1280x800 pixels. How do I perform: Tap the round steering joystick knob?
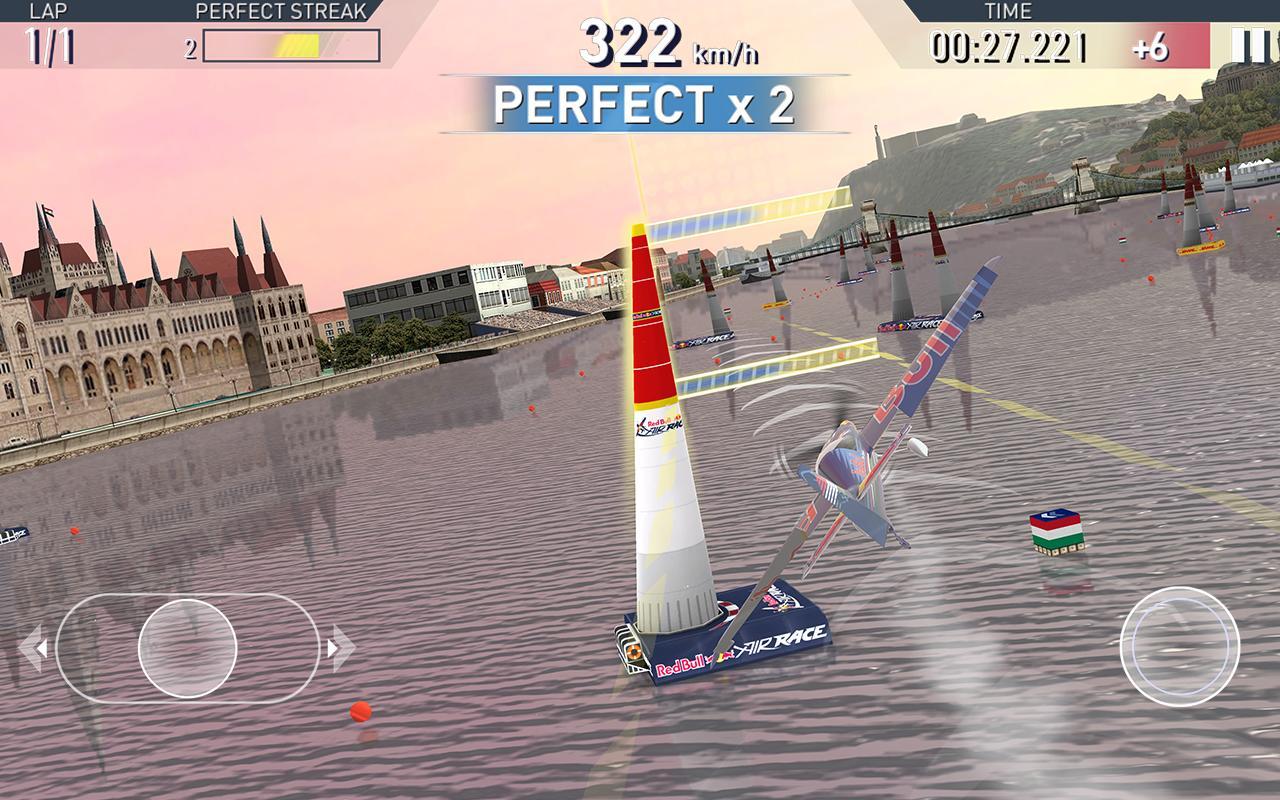point(187,647)
